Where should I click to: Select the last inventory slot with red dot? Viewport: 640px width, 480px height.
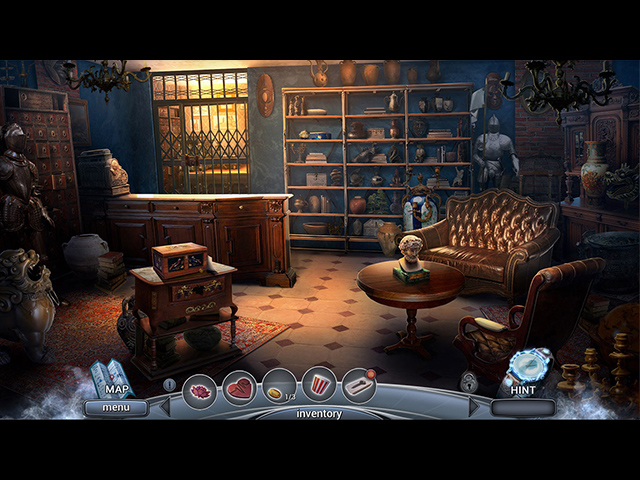pos(358,386)
